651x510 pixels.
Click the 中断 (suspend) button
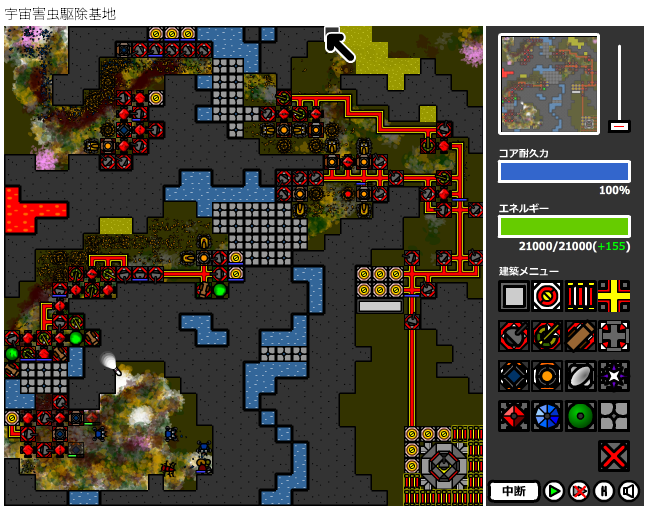pos(514,491)
